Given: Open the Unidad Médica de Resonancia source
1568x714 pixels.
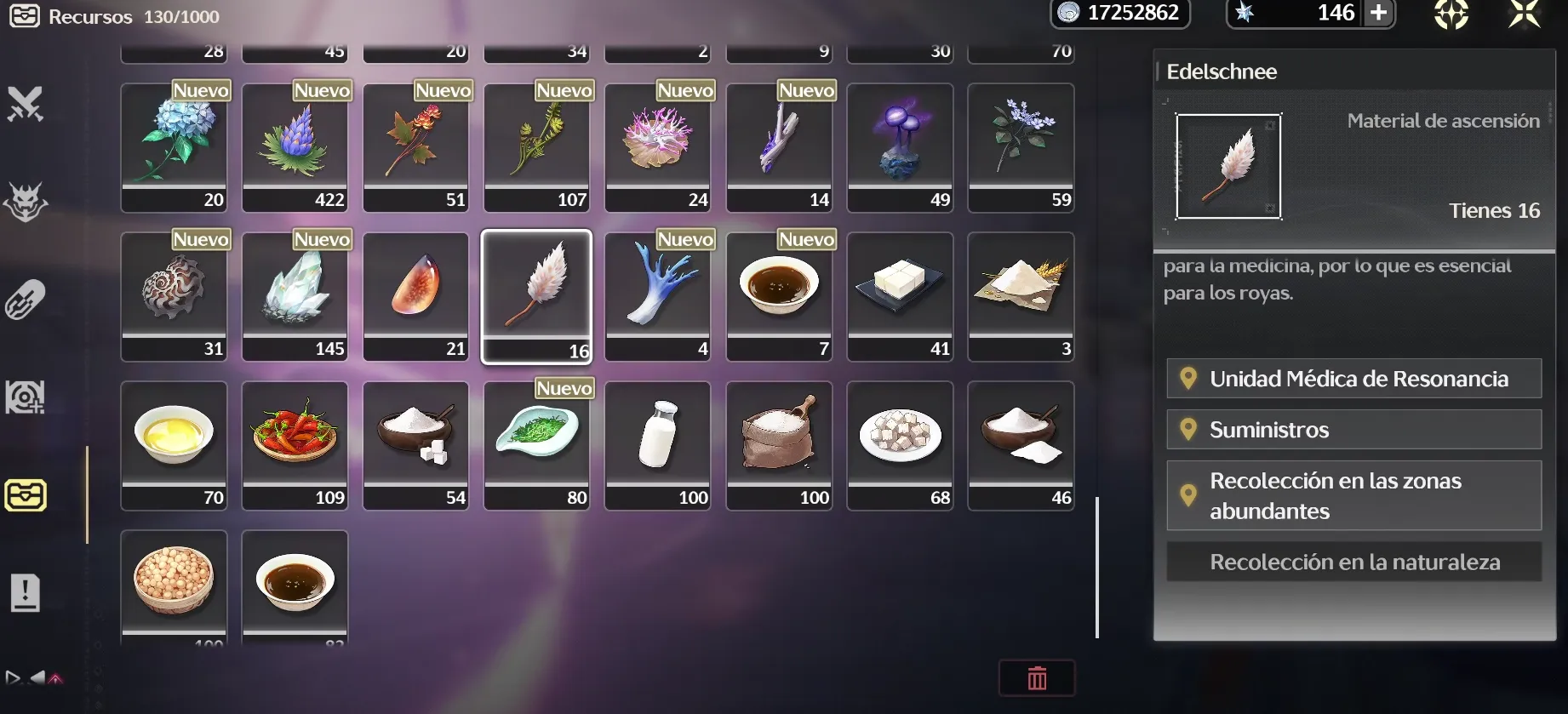Looking at the screenshot, I should point(1353,379).
